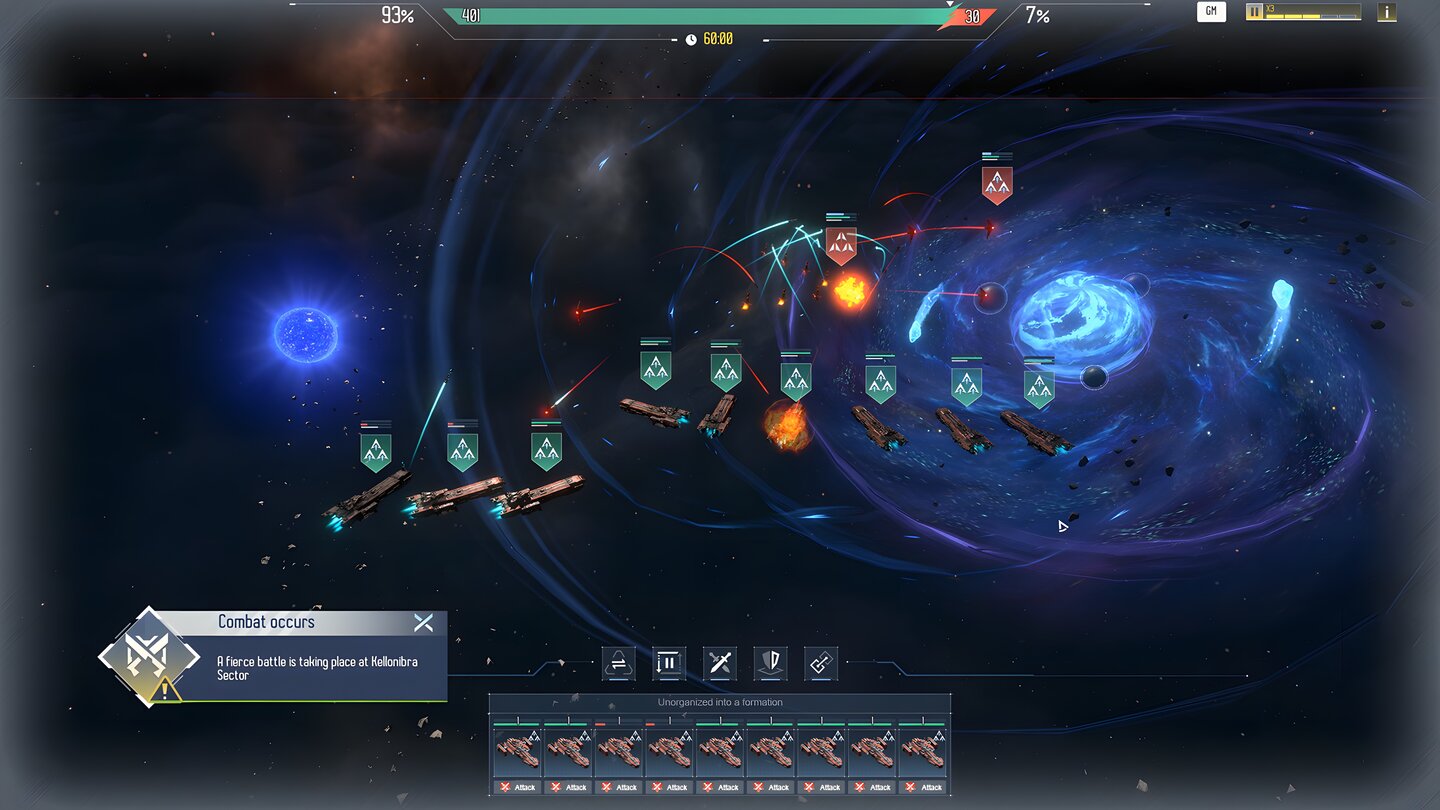Click the Unorganized into a formation header
This screenshot has height=810, width=1440.
(x=720, y=702)
